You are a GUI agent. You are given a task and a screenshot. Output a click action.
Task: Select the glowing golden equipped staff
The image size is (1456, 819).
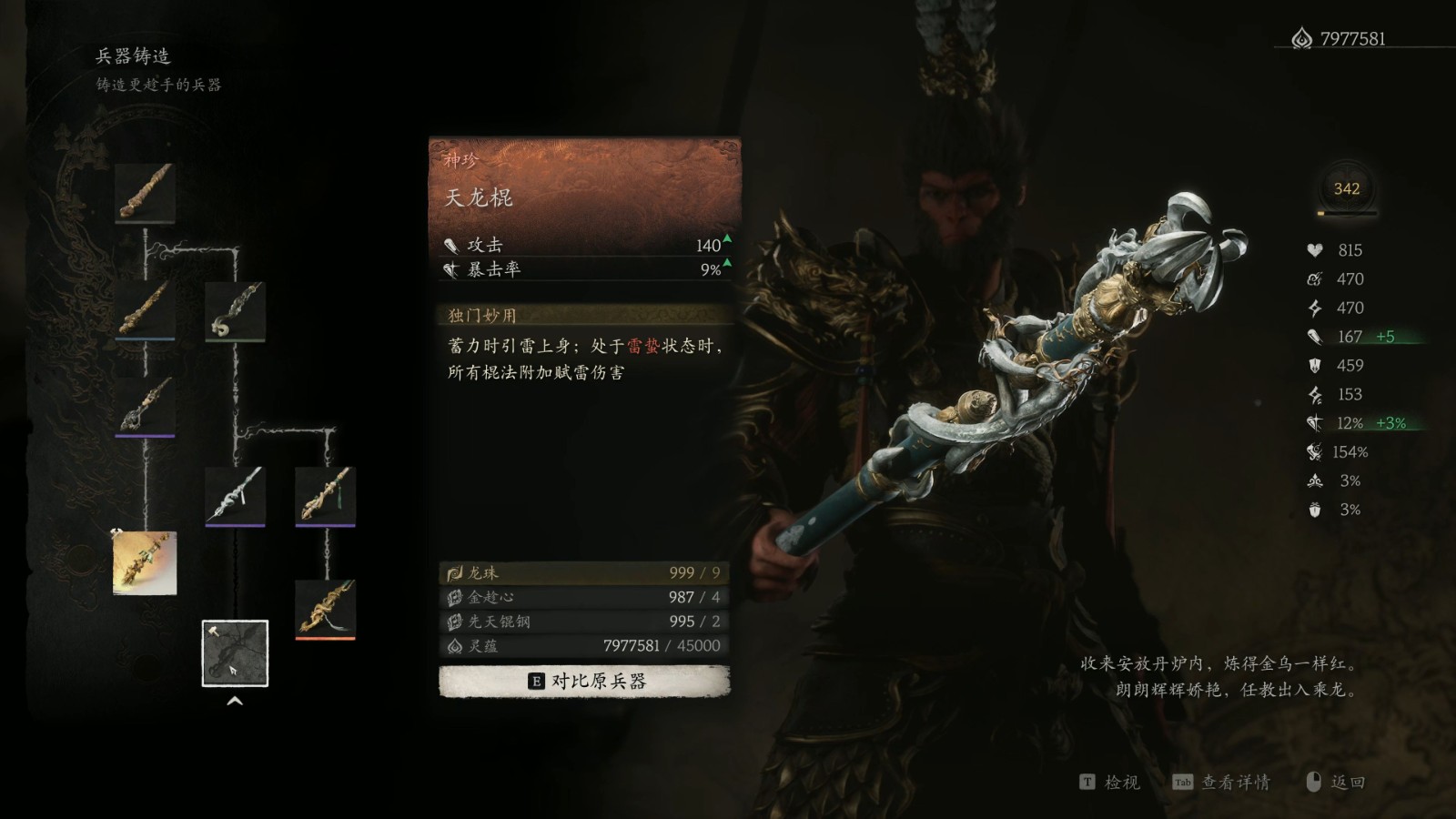pyautogui.click(x=145, y=563)
